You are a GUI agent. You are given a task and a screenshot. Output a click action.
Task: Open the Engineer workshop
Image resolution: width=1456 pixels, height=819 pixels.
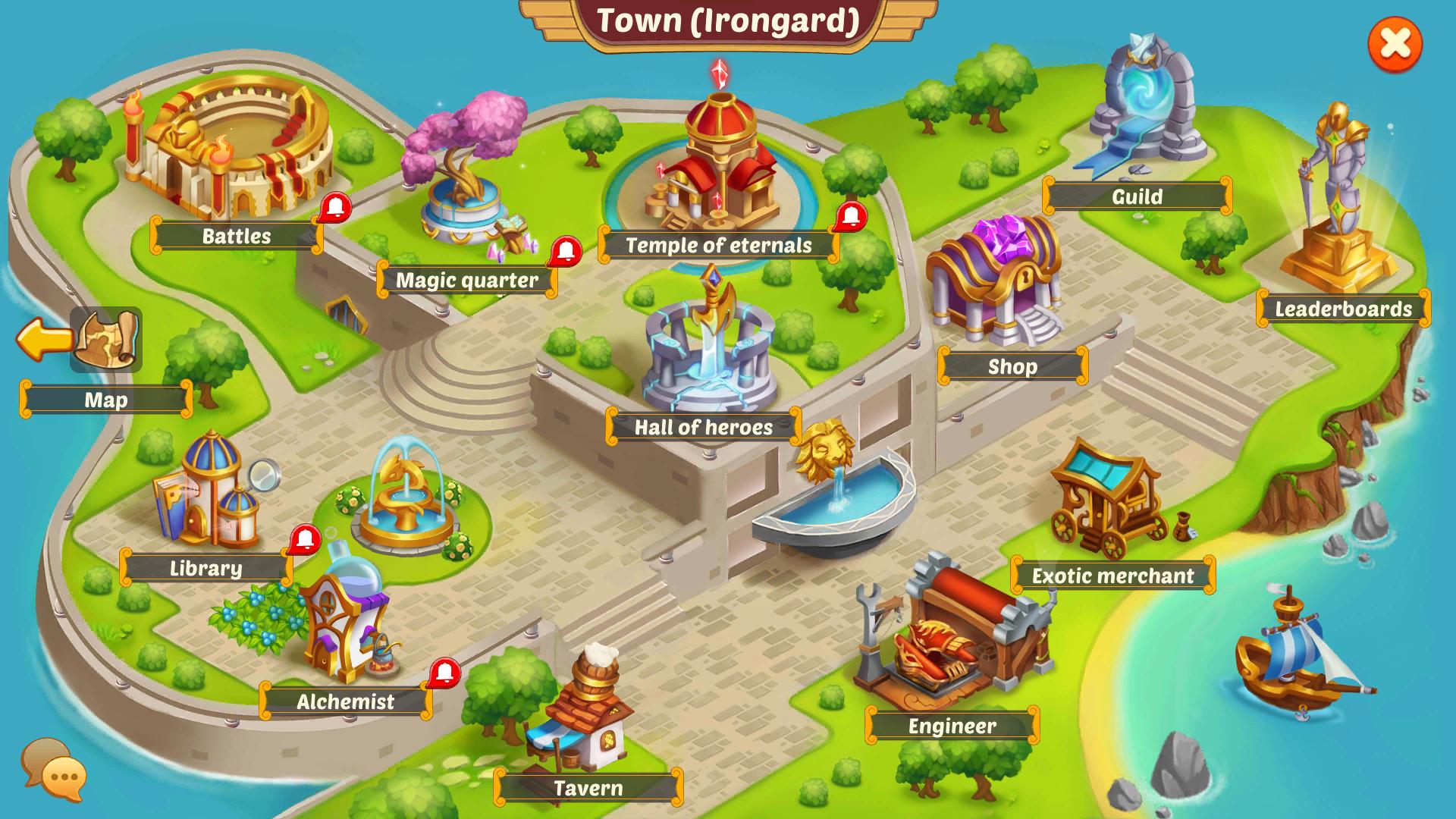(x=952, y=726)
